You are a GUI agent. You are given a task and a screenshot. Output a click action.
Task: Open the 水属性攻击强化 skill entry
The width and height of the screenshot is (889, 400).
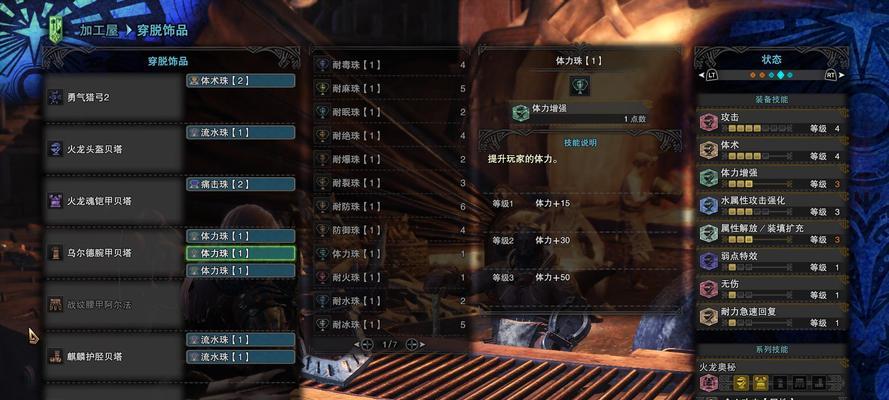pyautogui.click(x=772, y=206)
